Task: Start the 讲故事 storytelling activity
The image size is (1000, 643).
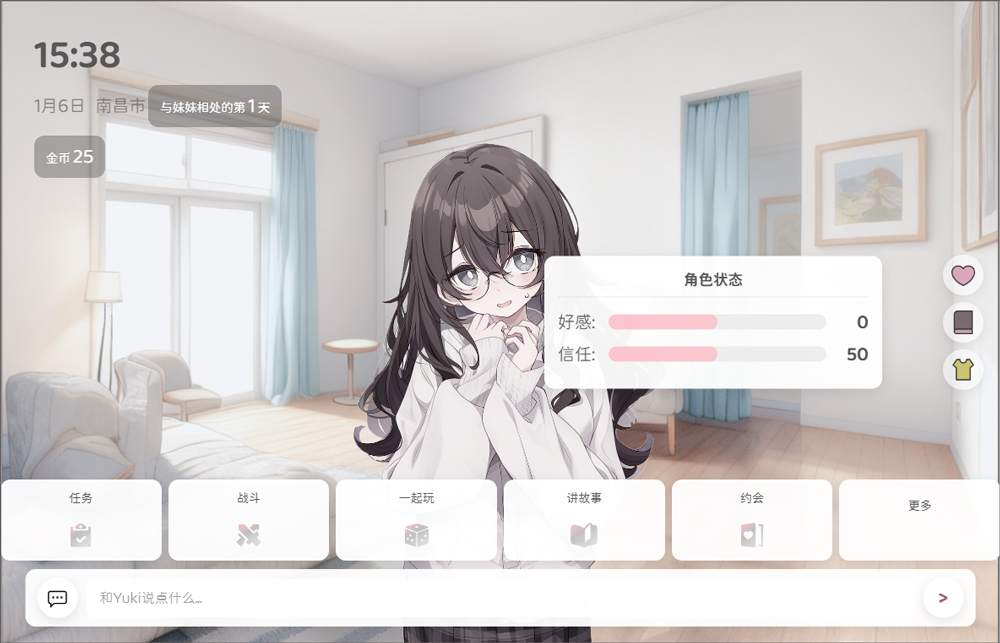Action: (584, 520)
